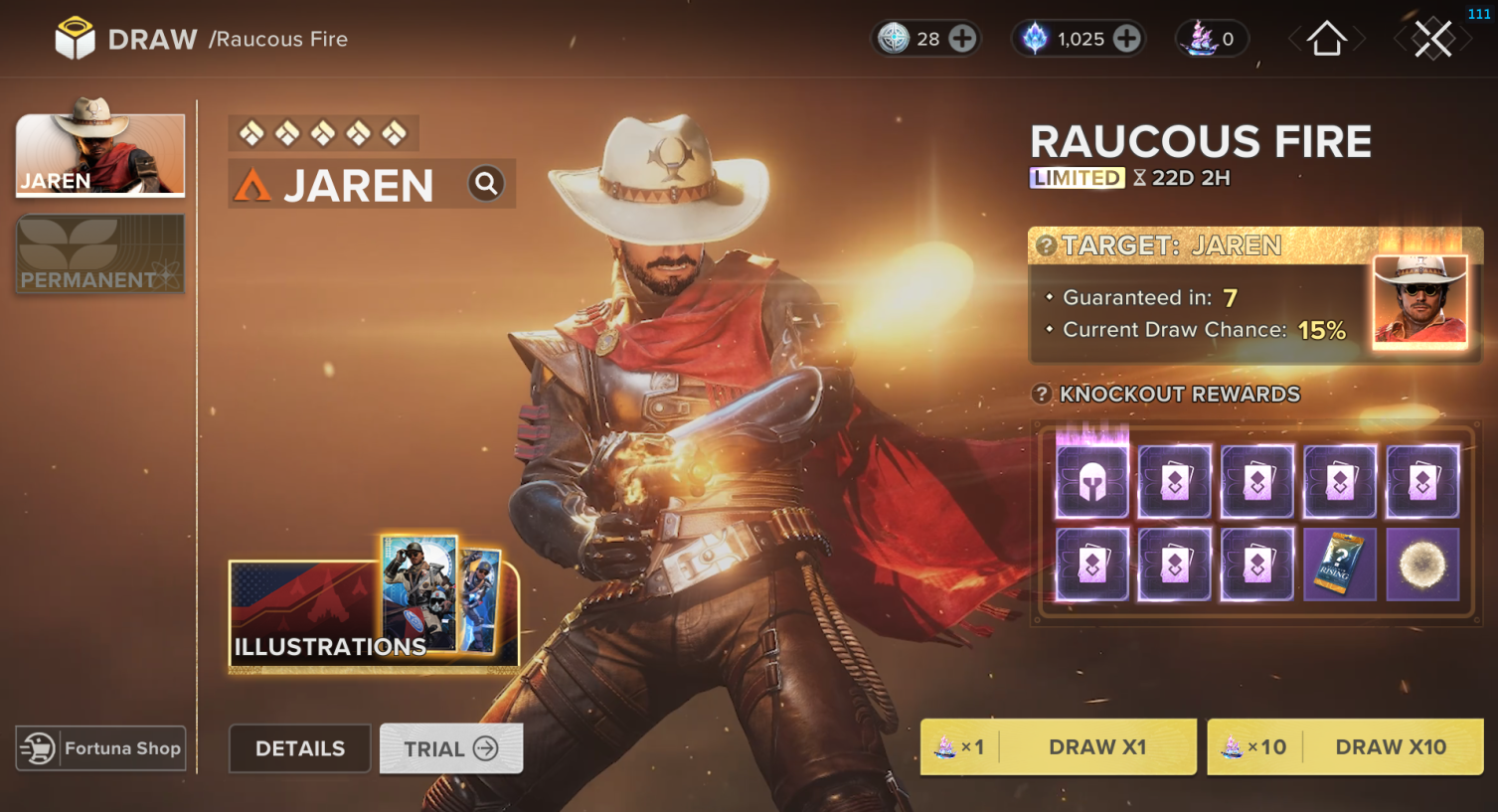Show help for Knockout Rewards
1498x812 pixels.
(x=1042, y=395)
